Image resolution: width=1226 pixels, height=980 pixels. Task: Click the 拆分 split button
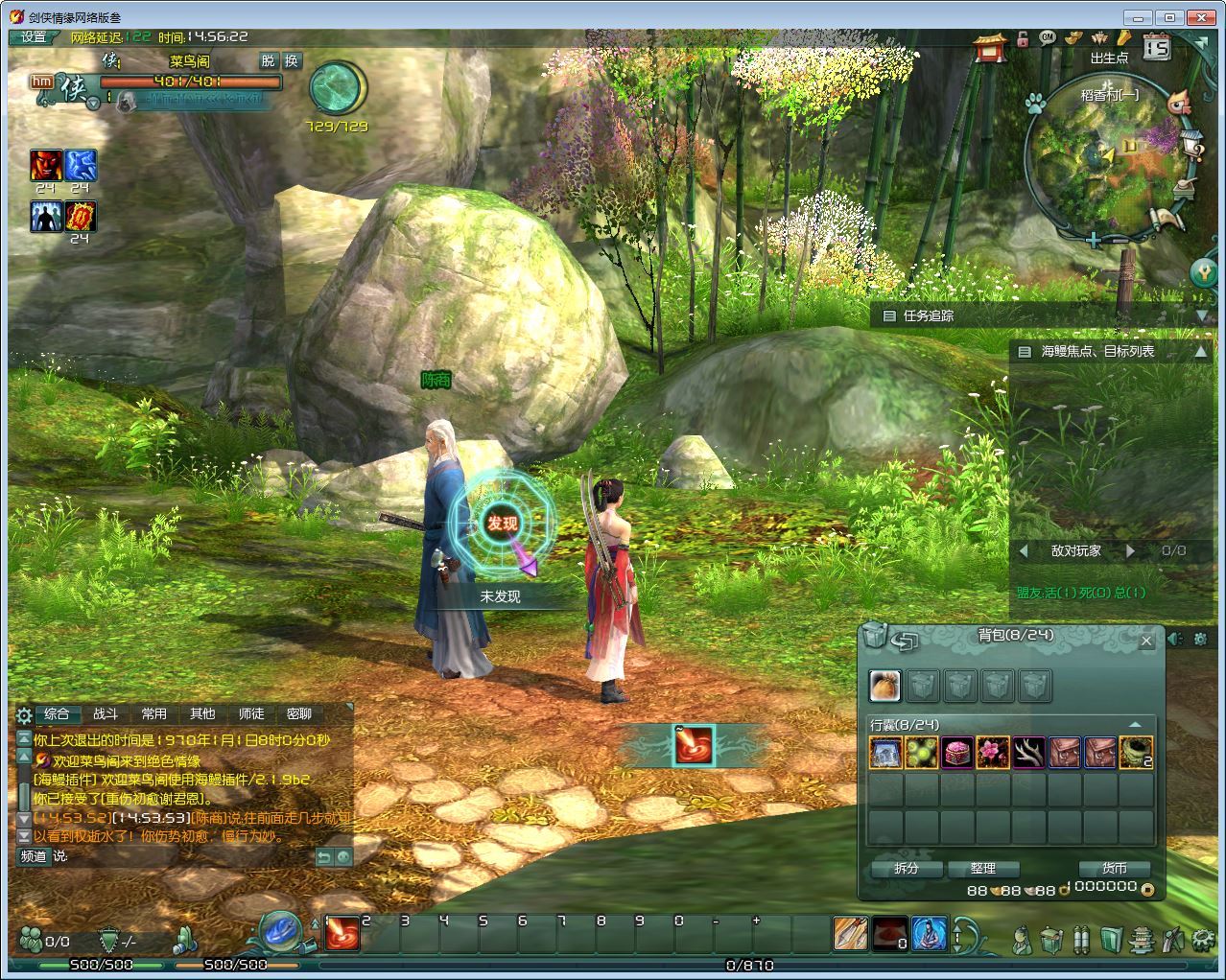[x=907, y=869]
